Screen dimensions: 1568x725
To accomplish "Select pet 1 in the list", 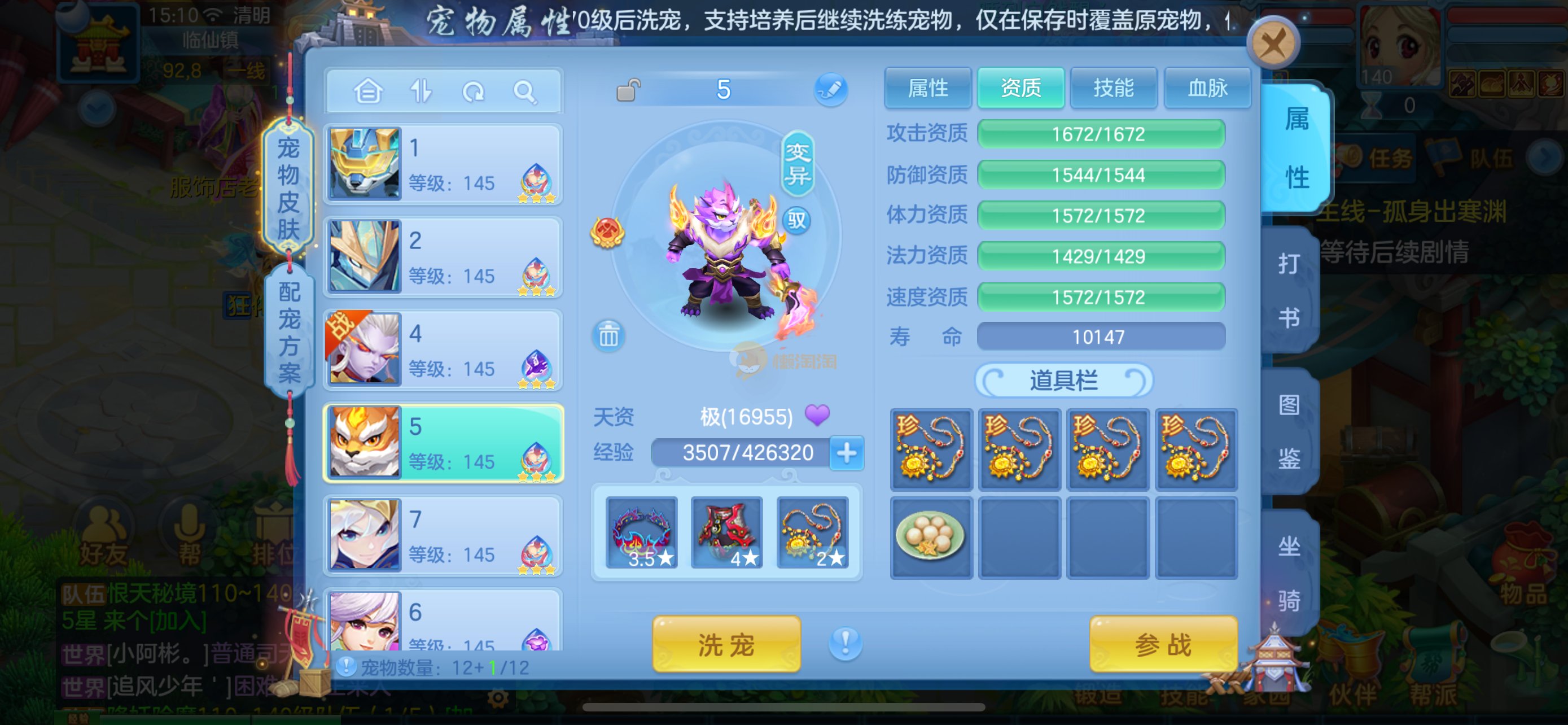I will coord(443,164).
